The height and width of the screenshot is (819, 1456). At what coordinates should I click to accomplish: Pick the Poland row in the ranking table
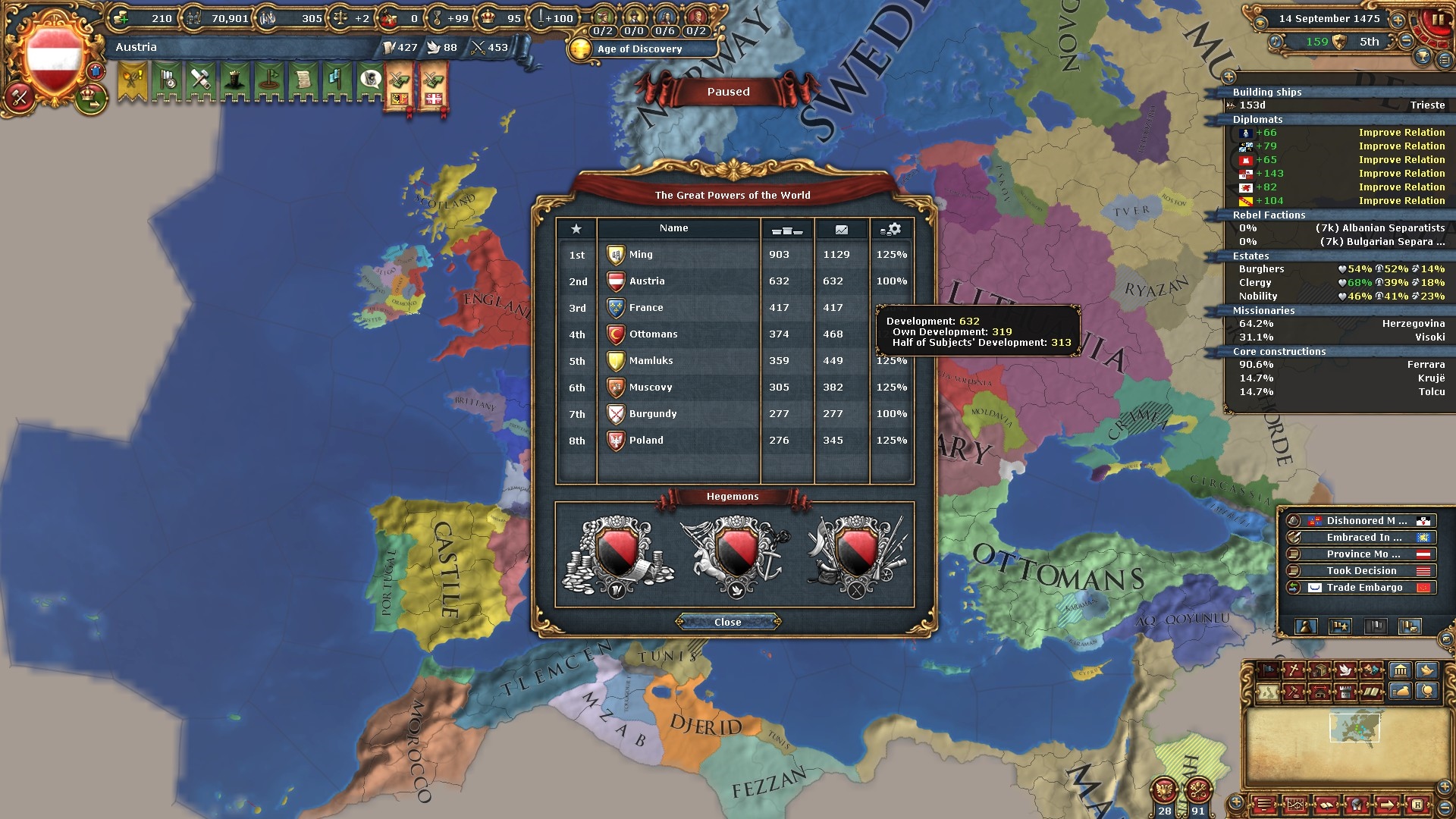tap(646, 441)
